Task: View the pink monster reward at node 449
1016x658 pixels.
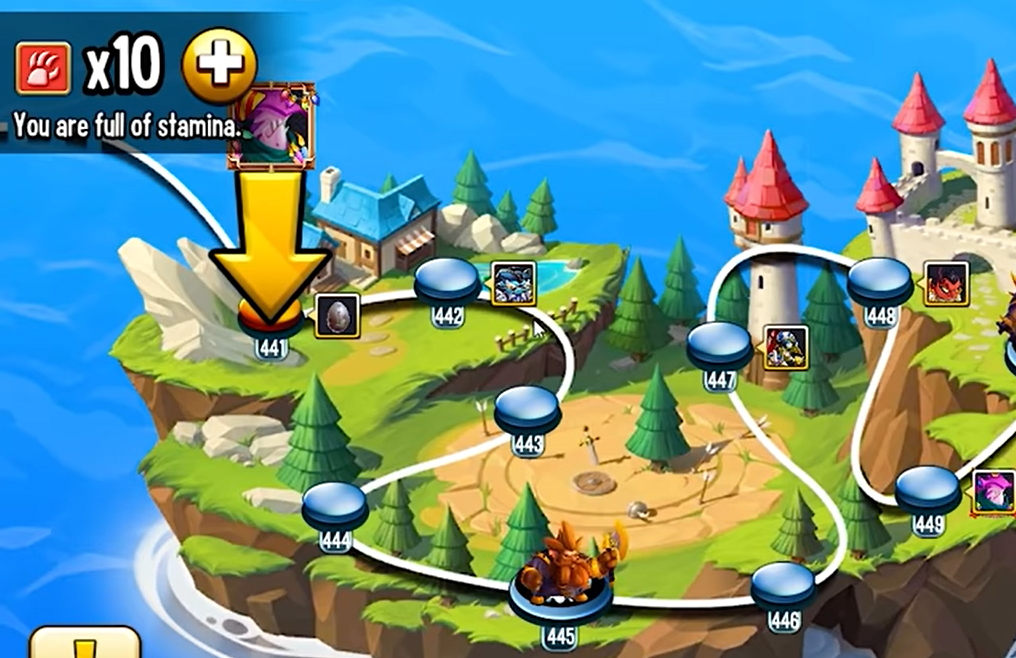Action: pos(993,492)
